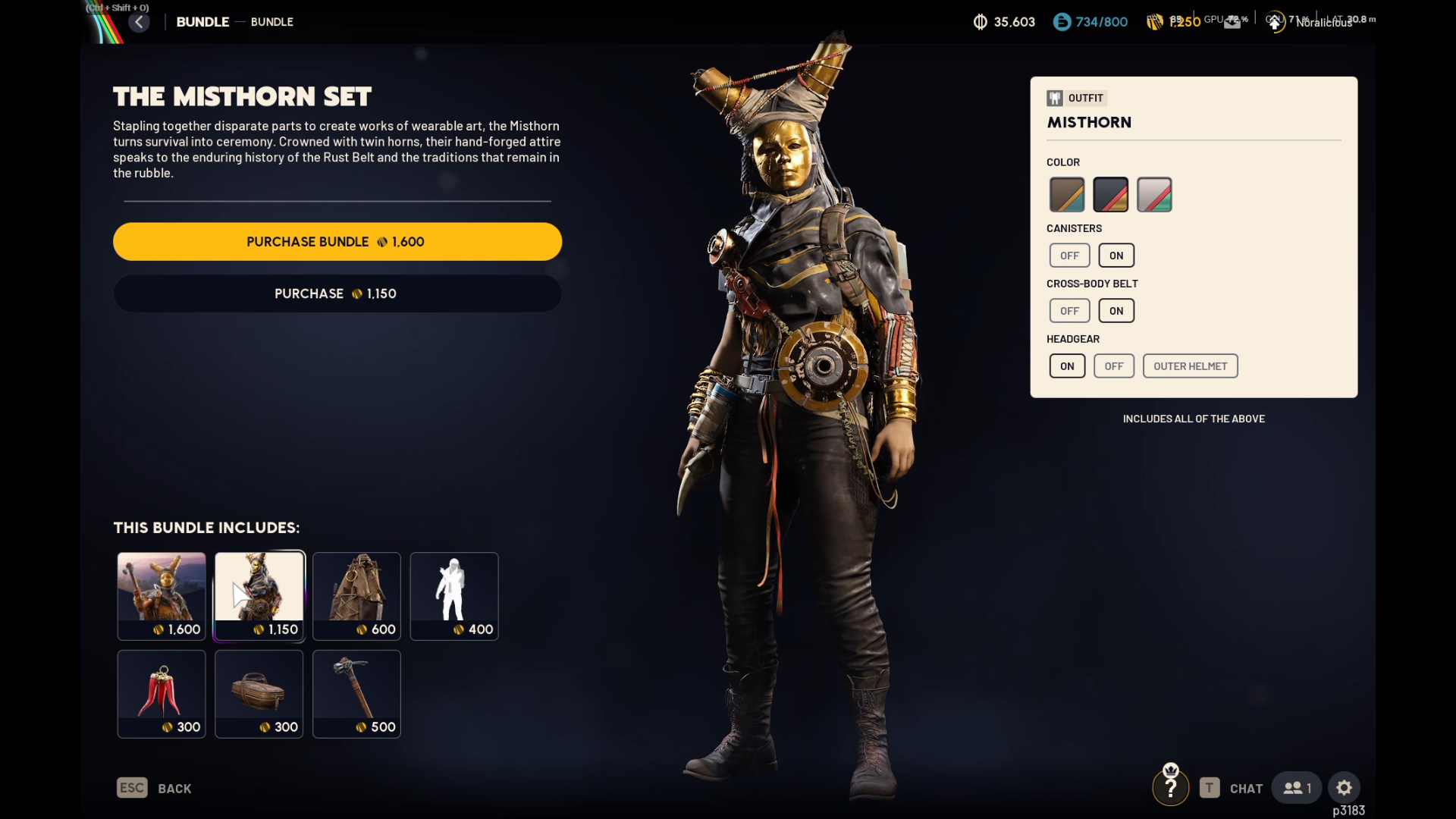Set headgear to Off
This screenshot has height=819, width=1456.
pos(1113,366)
